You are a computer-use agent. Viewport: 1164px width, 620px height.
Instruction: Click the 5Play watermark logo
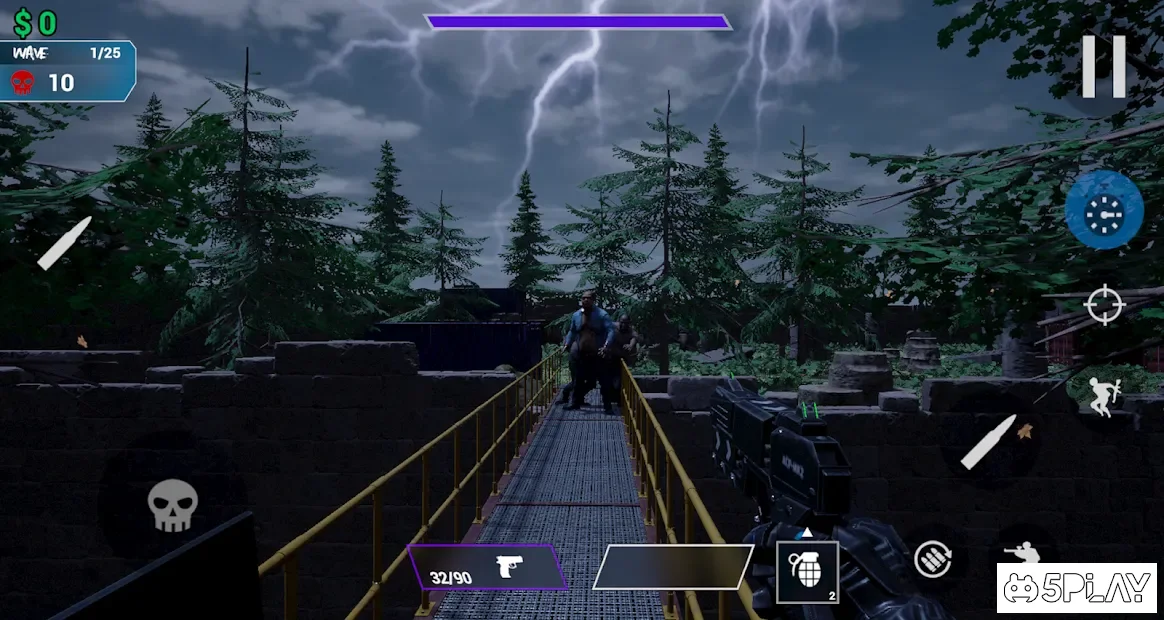1077,588
